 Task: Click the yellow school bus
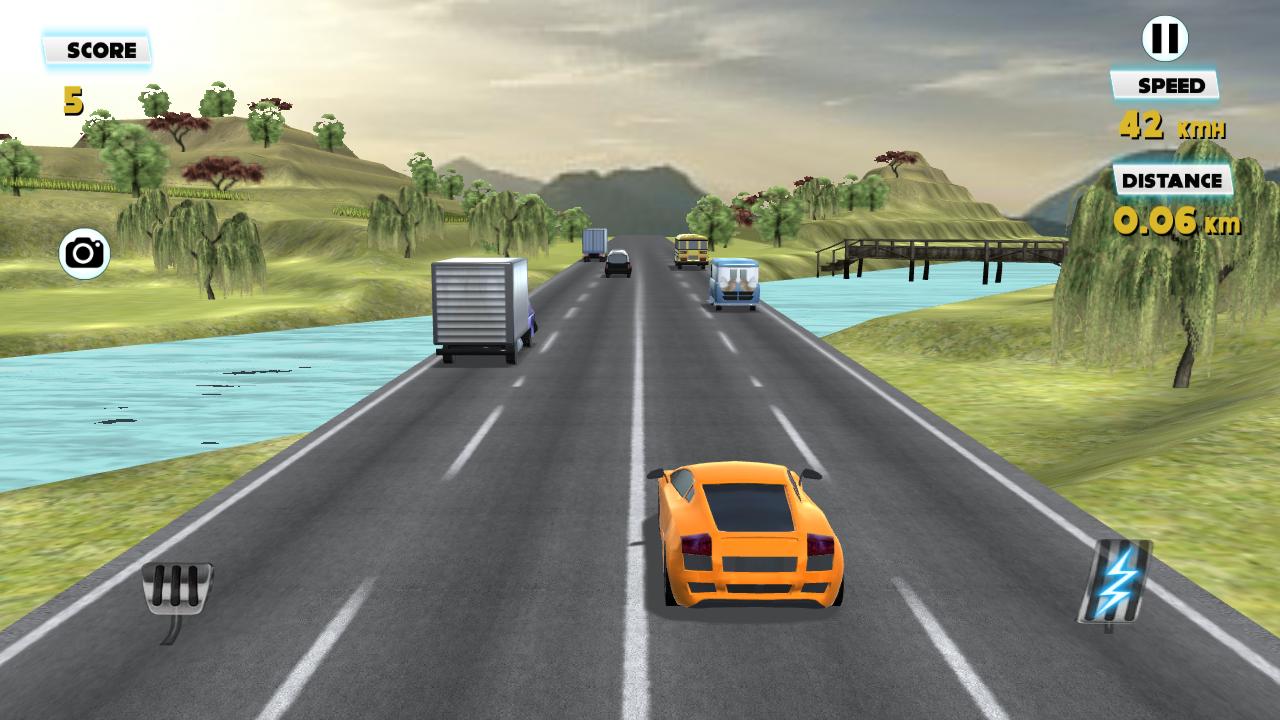690,250
